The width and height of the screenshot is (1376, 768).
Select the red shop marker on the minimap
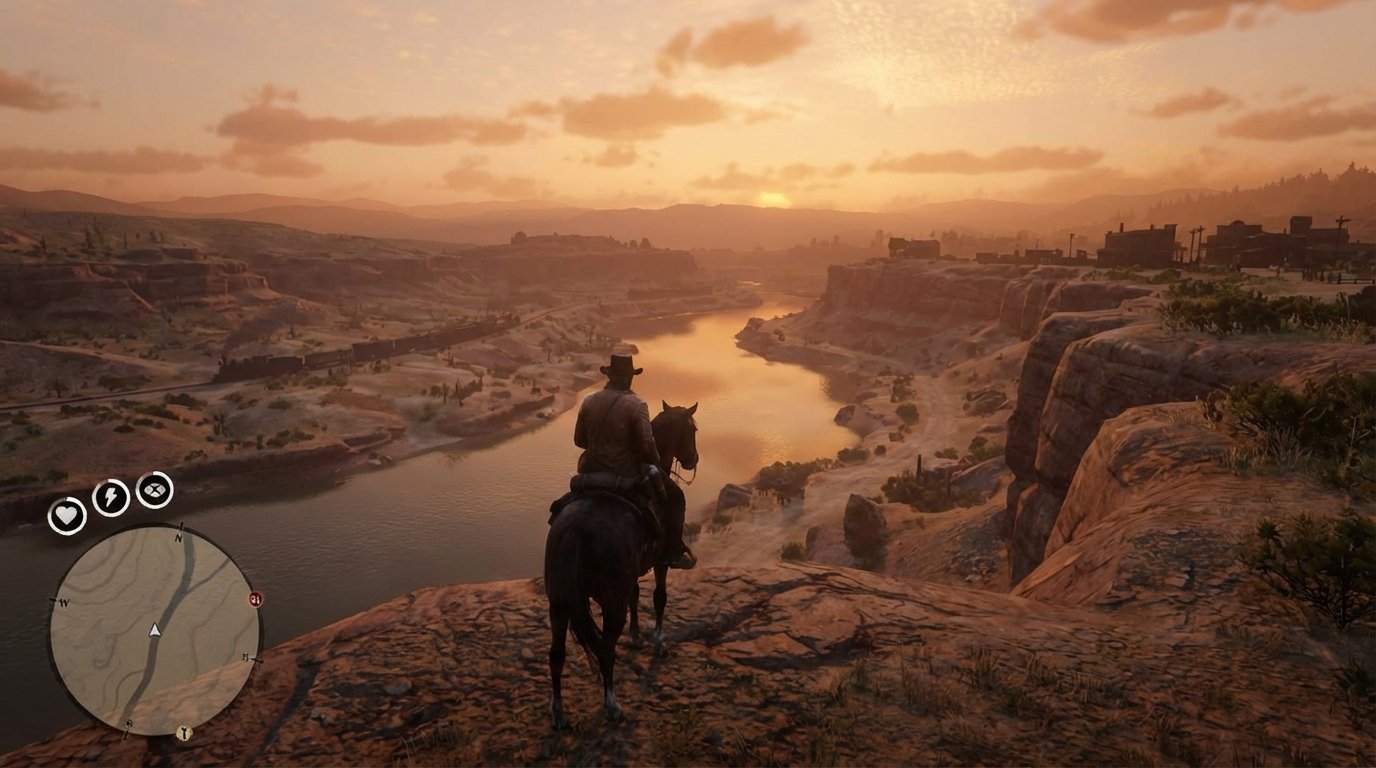tap(255, 598)
